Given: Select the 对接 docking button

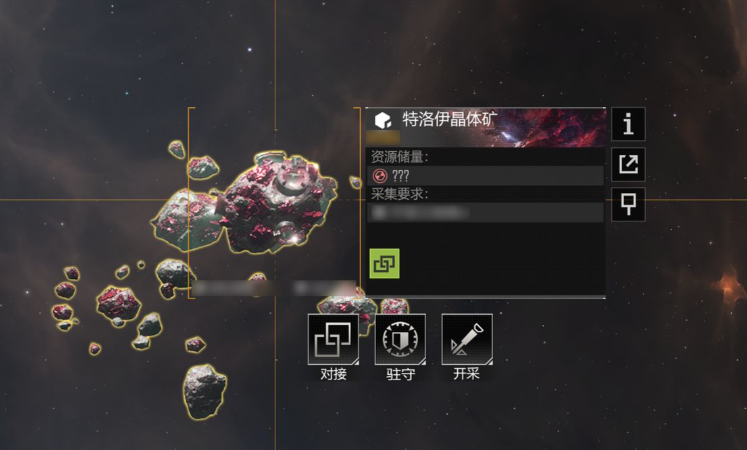Looking at the screenshot, I should pyautogui.click(x=333, y=340).
